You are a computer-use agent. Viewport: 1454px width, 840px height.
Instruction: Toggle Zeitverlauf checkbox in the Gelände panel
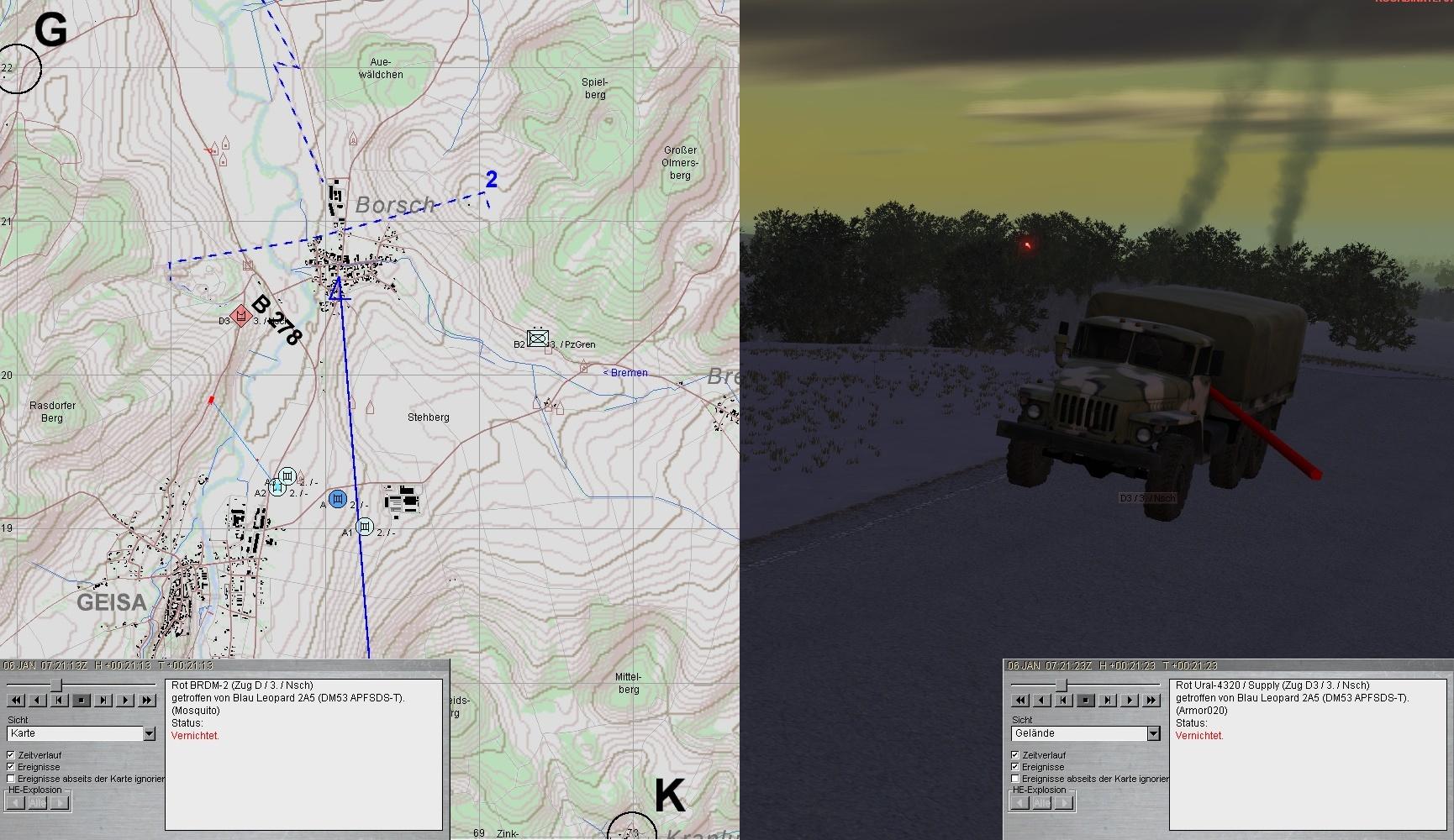pos(1015,755)
